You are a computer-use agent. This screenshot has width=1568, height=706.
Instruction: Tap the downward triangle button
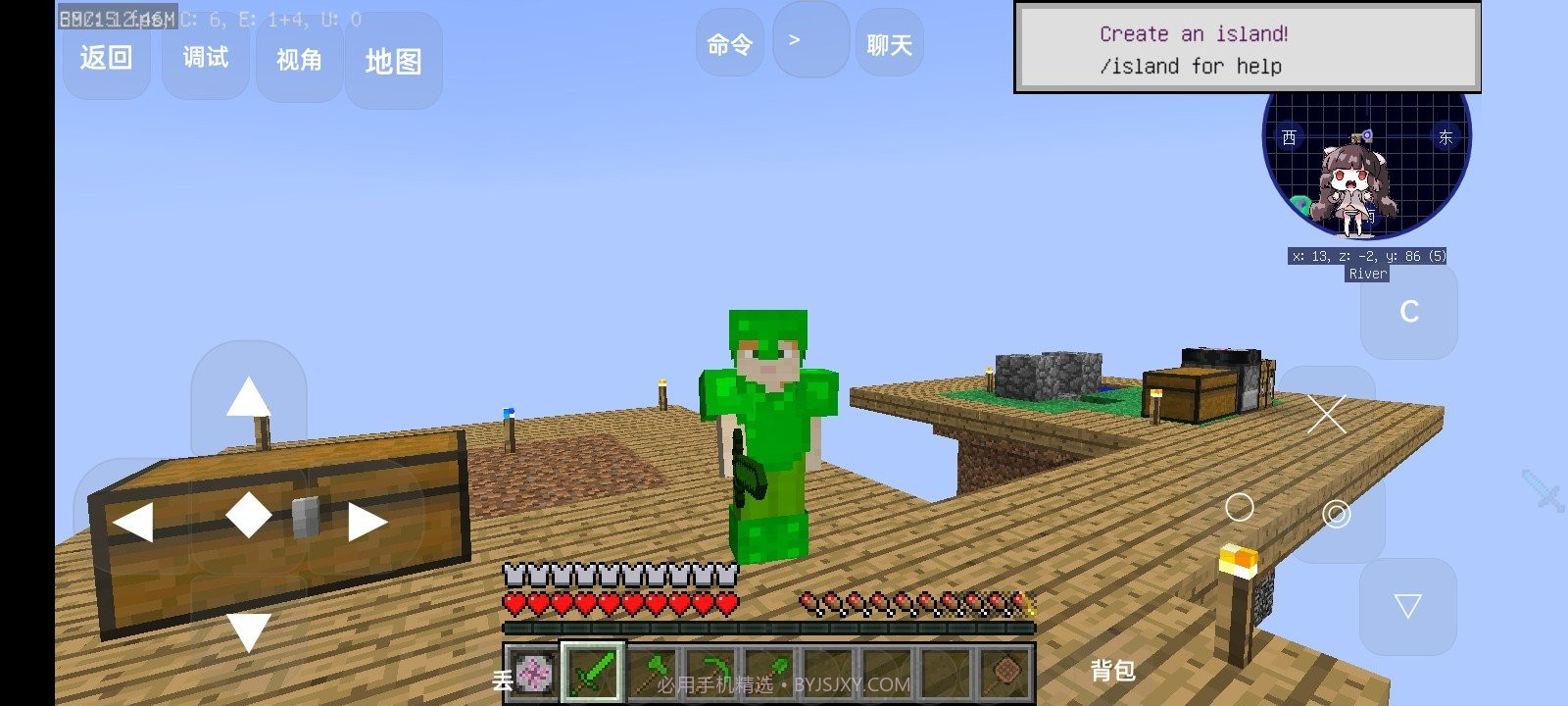(1407, 606)
